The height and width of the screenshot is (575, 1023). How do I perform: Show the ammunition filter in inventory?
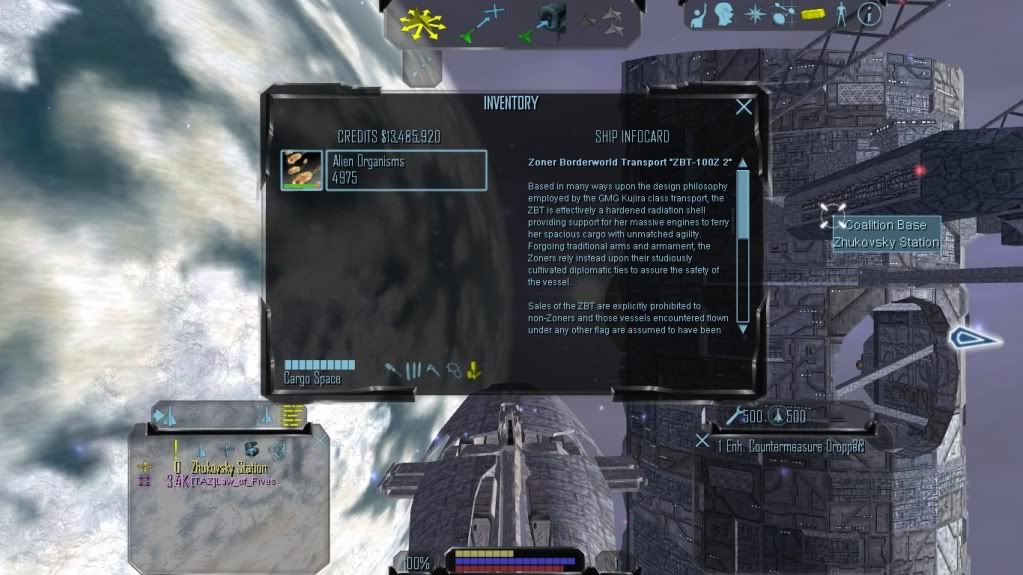(x=414, y=370)
